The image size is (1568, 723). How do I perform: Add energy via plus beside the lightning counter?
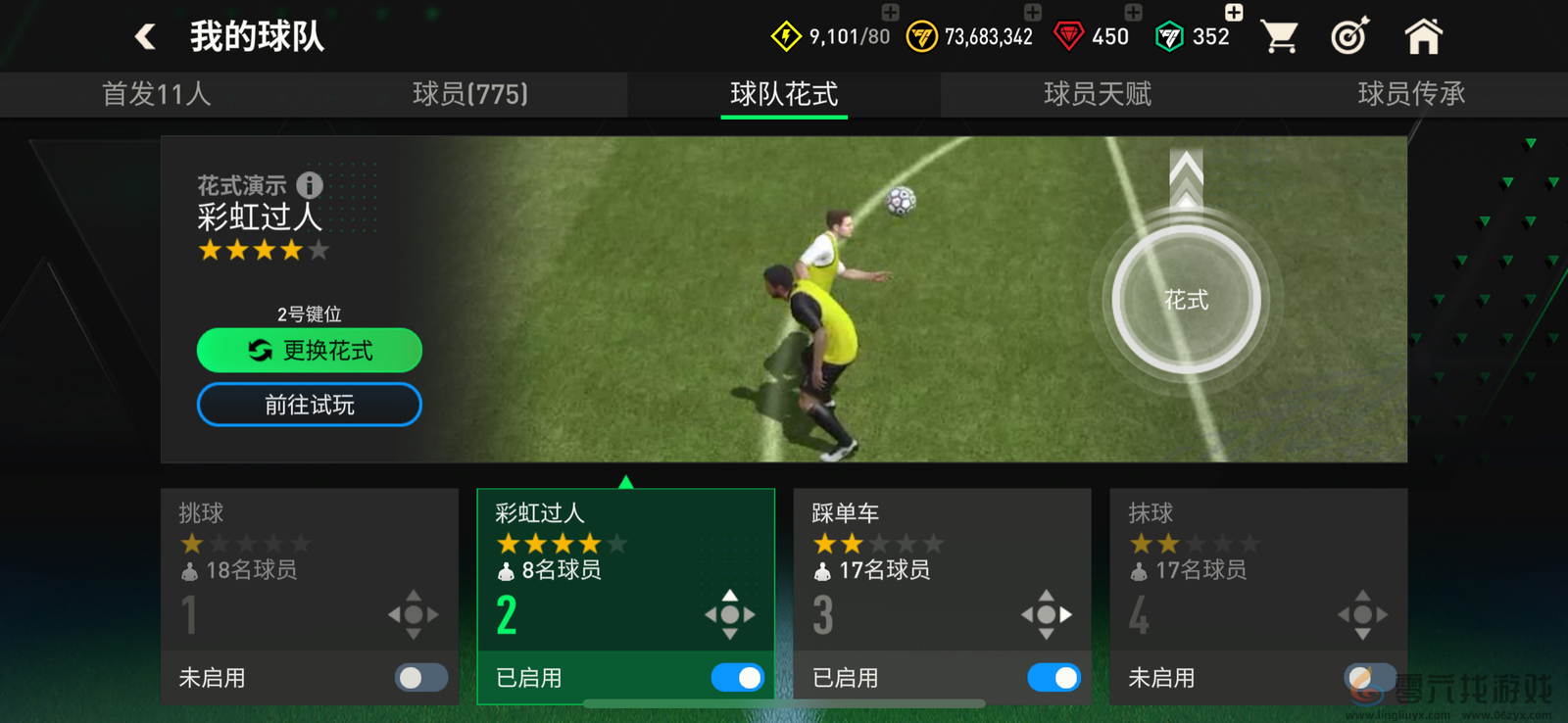click(888, 14)
